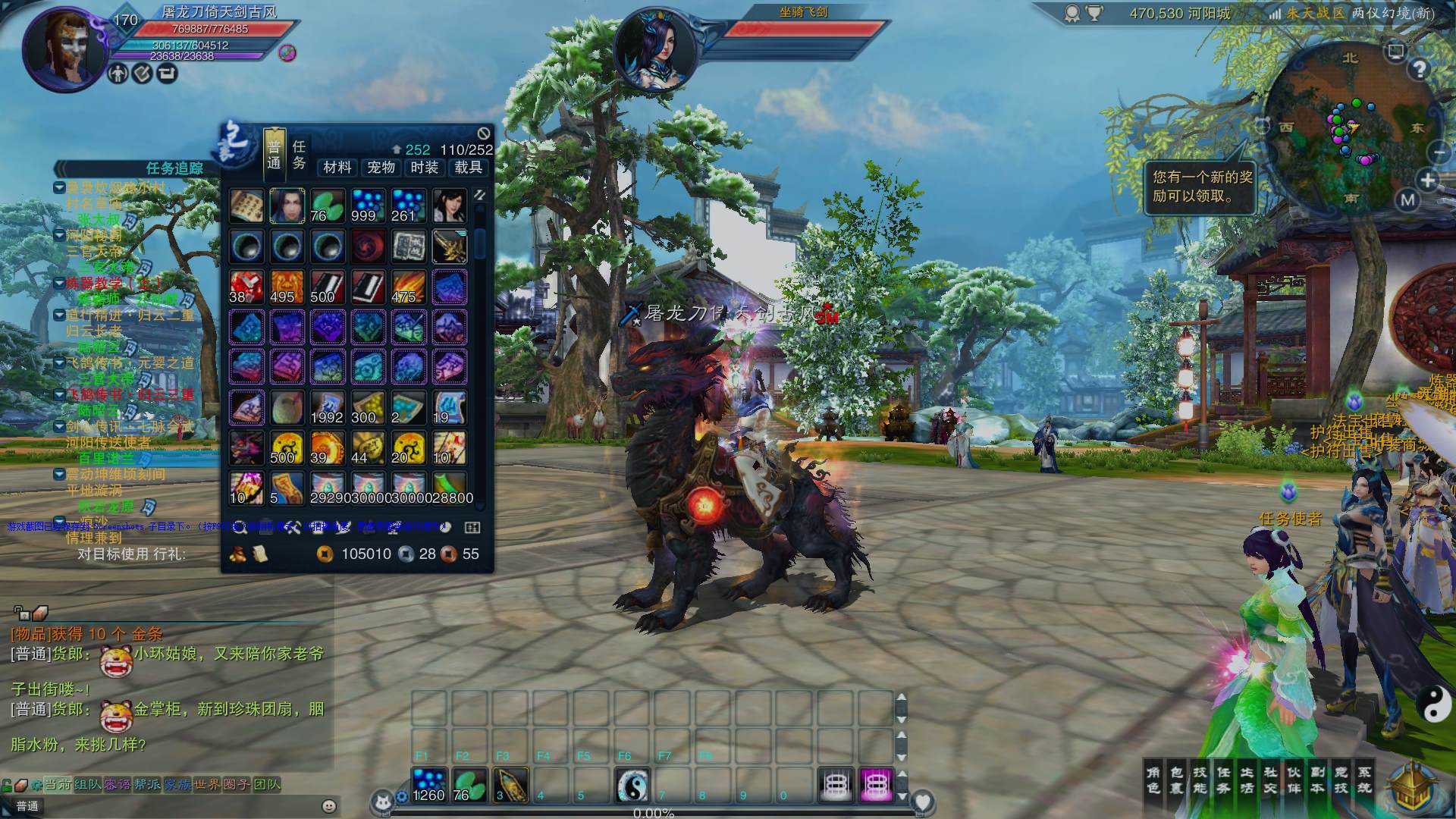
Task: Open the 宠物 pets category
Action: pos(381,168)
